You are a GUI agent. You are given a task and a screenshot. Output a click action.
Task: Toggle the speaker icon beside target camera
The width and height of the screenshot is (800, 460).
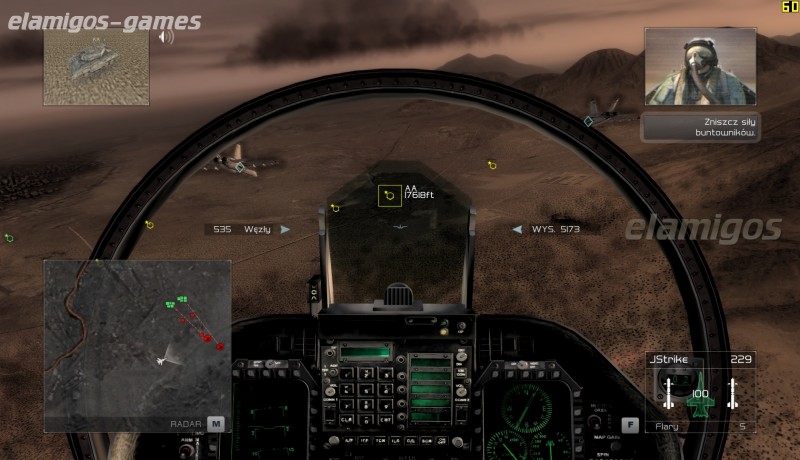166,37
